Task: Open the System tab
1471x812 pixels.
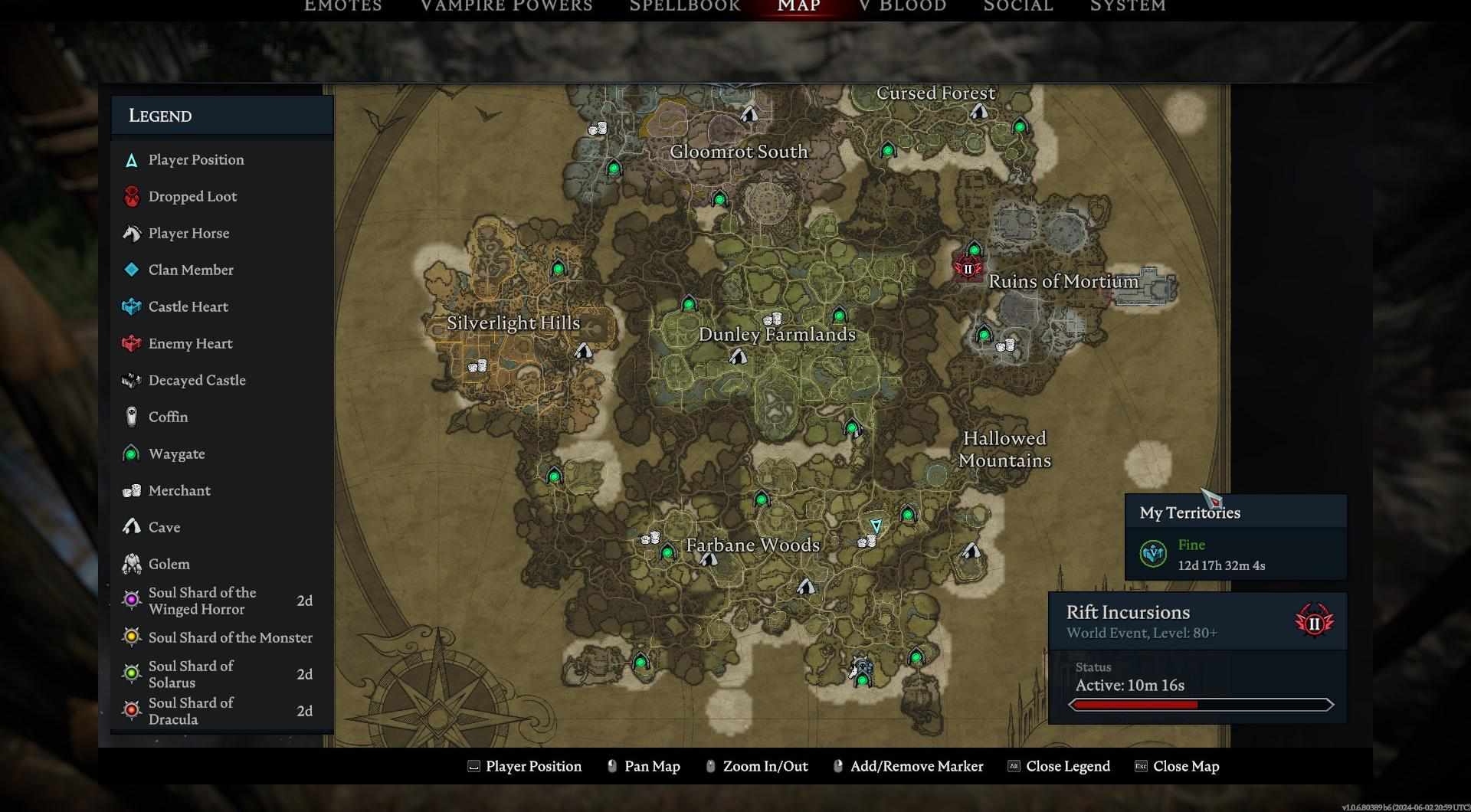Action: pyautogui.click(x=1127, y=6)
